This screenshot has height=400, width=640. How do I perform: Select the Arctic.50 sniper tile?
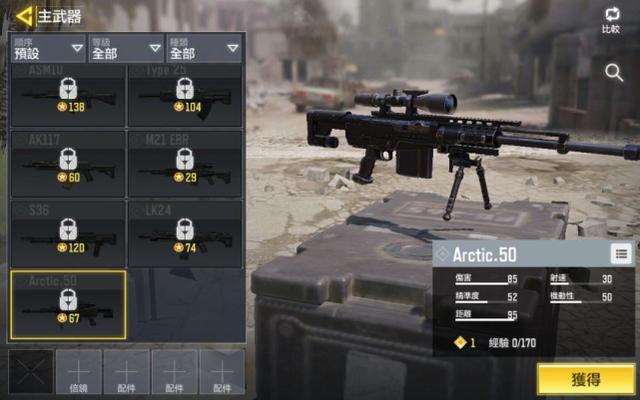point(68,304)
